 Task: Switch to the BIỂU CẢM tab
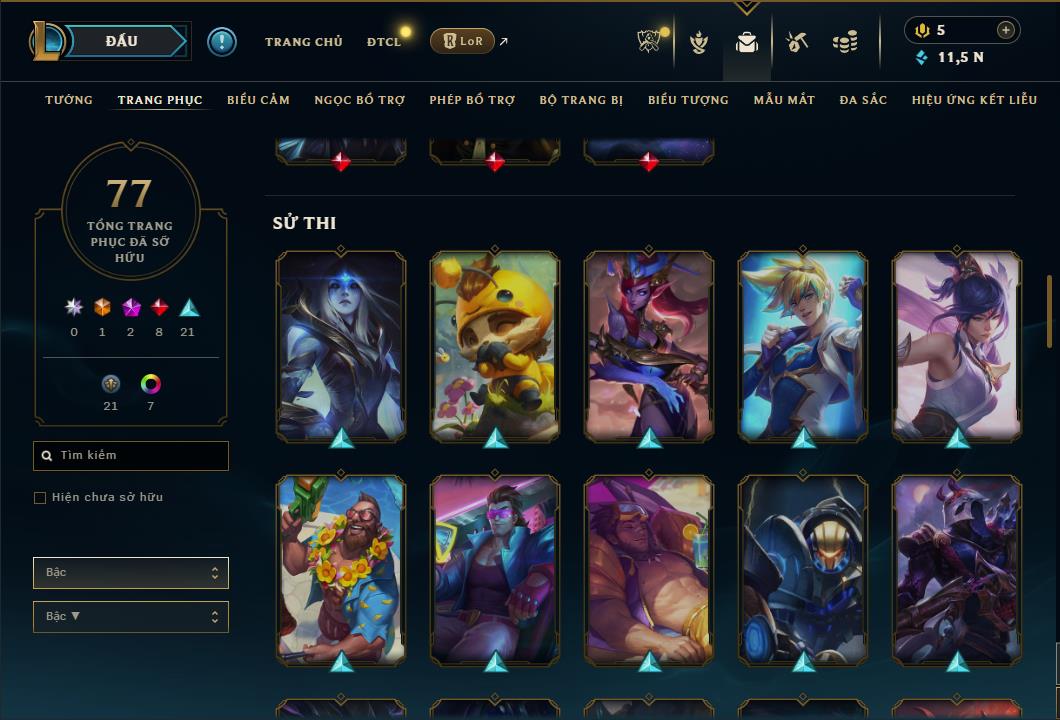258,100
